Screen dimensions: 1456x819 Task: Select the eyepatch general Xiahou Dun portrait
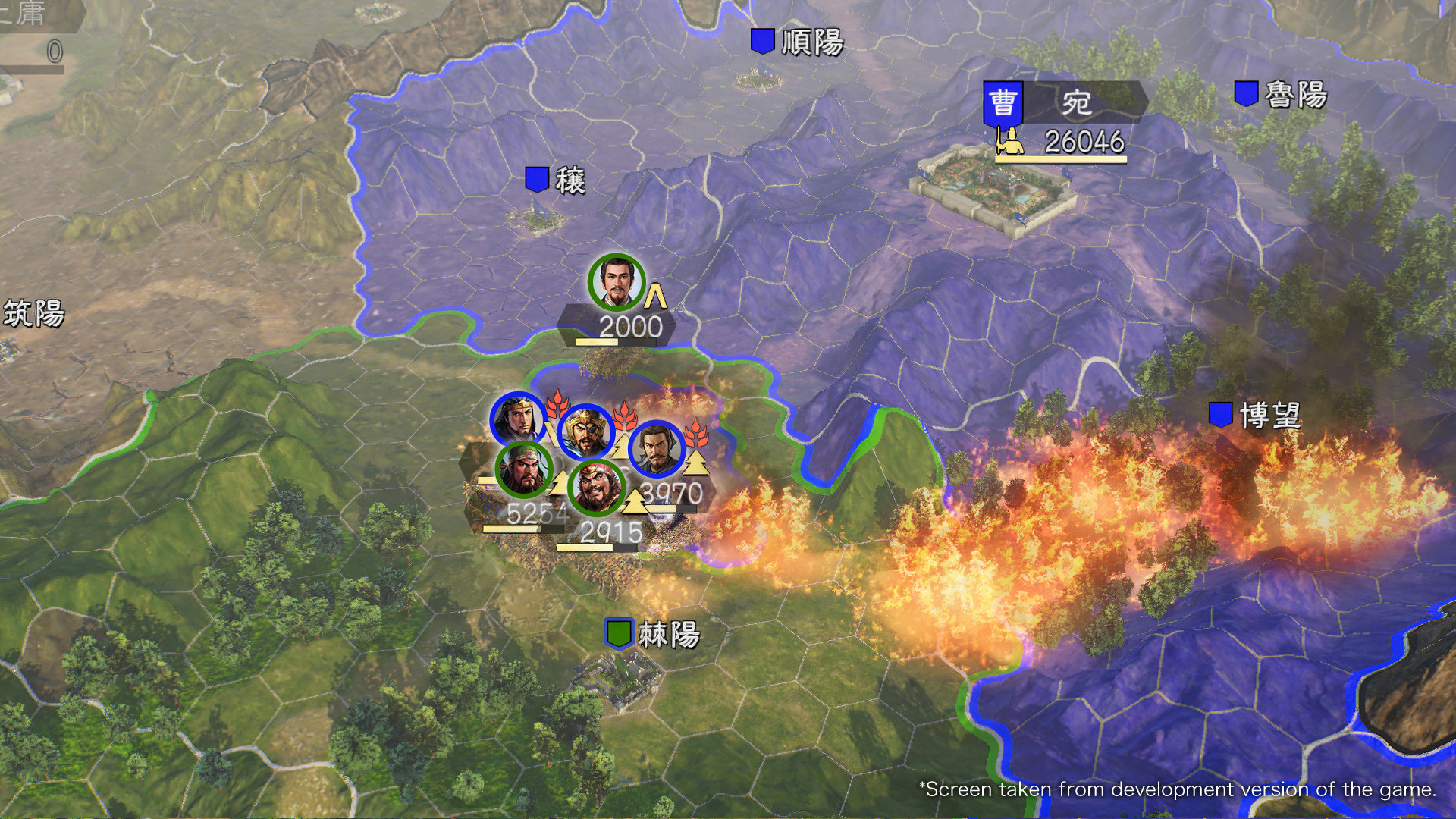pos(584,431)
